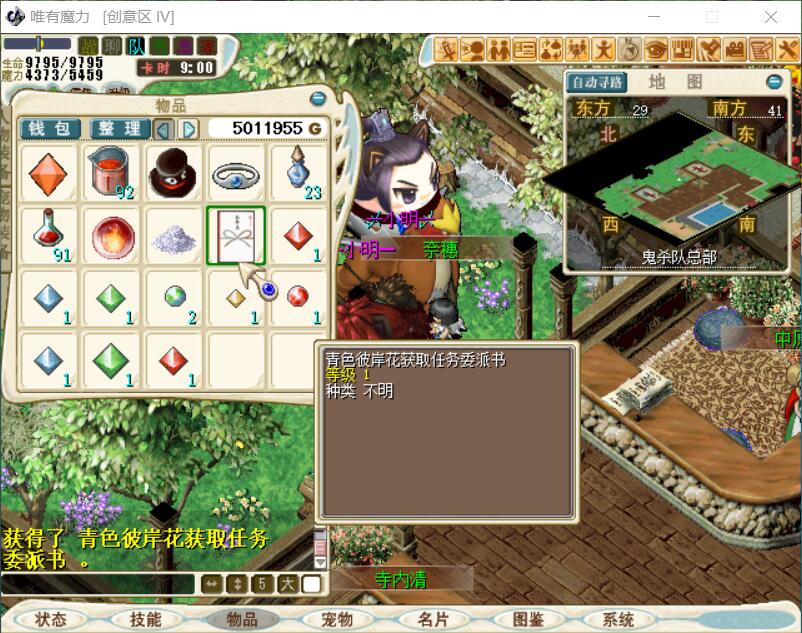
Task: Open the 宠物 pets menu
Action: coord(337,620)
